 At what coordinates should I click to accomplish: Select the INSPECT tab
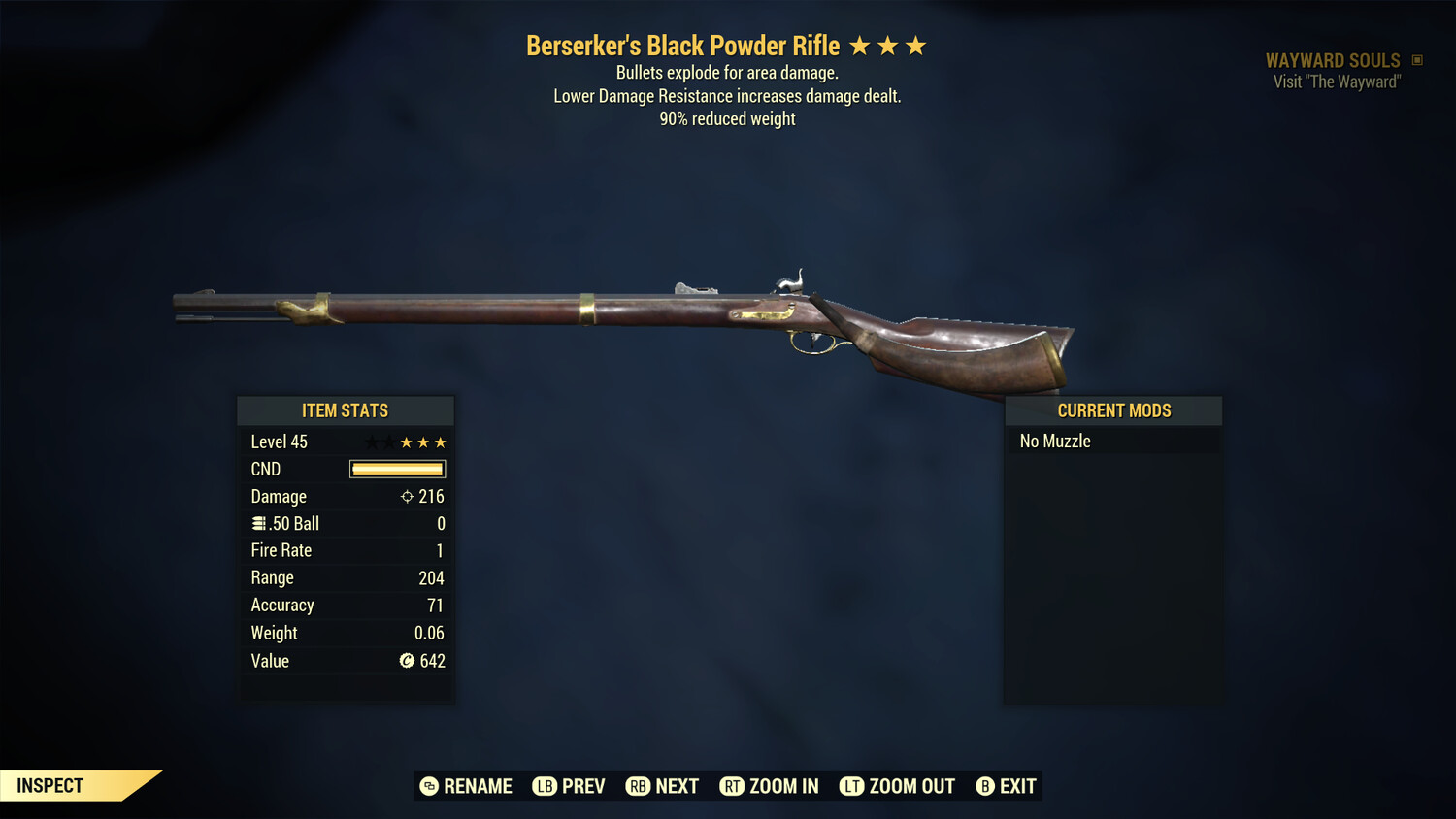(50, 785)
